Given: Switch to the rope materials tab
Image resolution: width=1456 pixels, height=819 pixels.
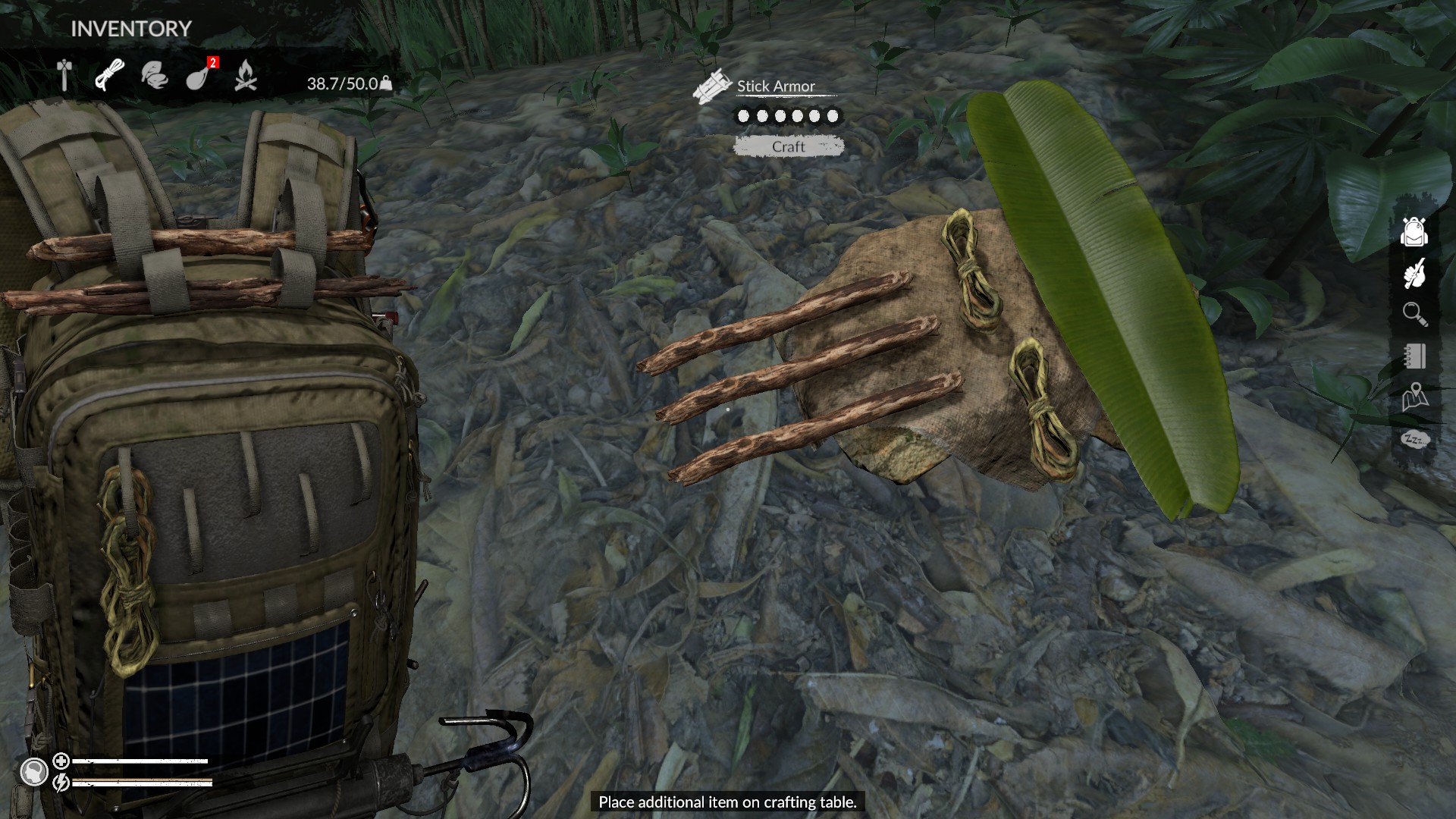Looking at the screenshot, I should tap(109, 75).
